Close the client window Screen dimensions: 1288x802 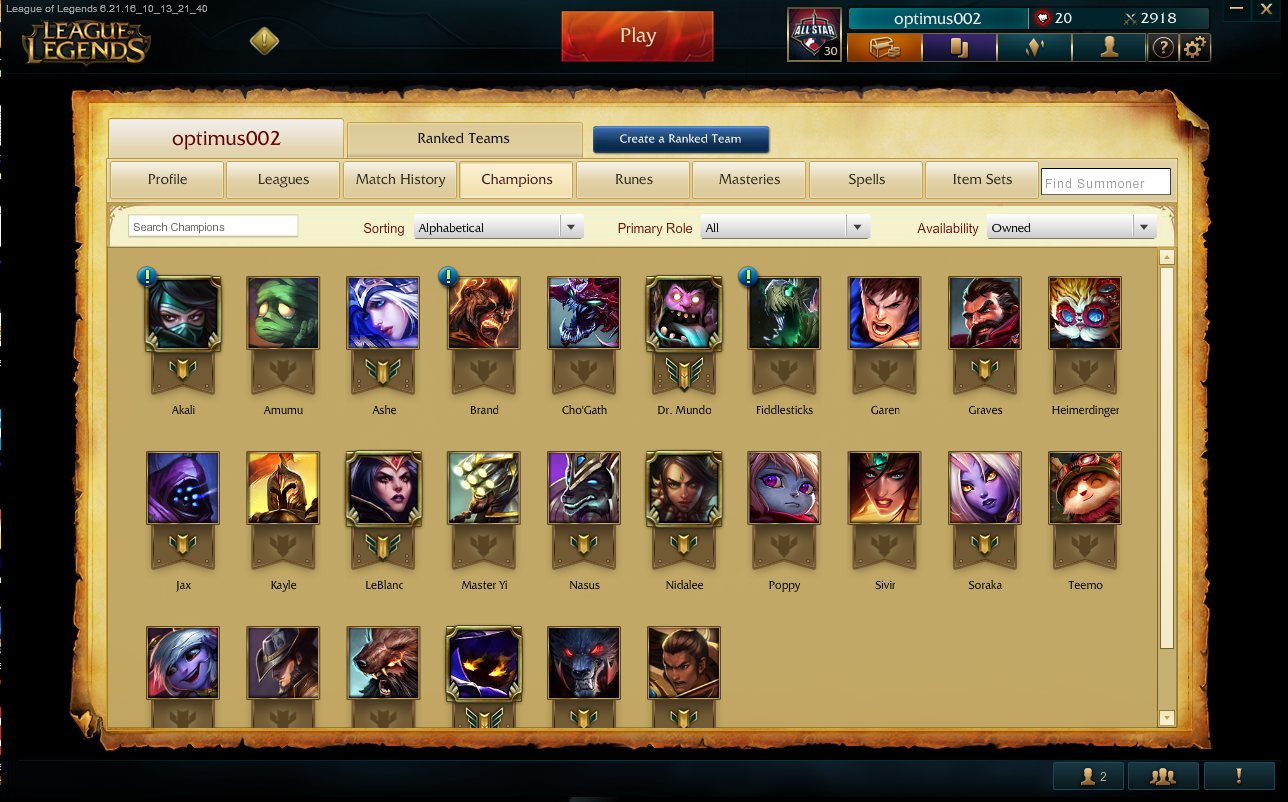(x=1267, y=11)
